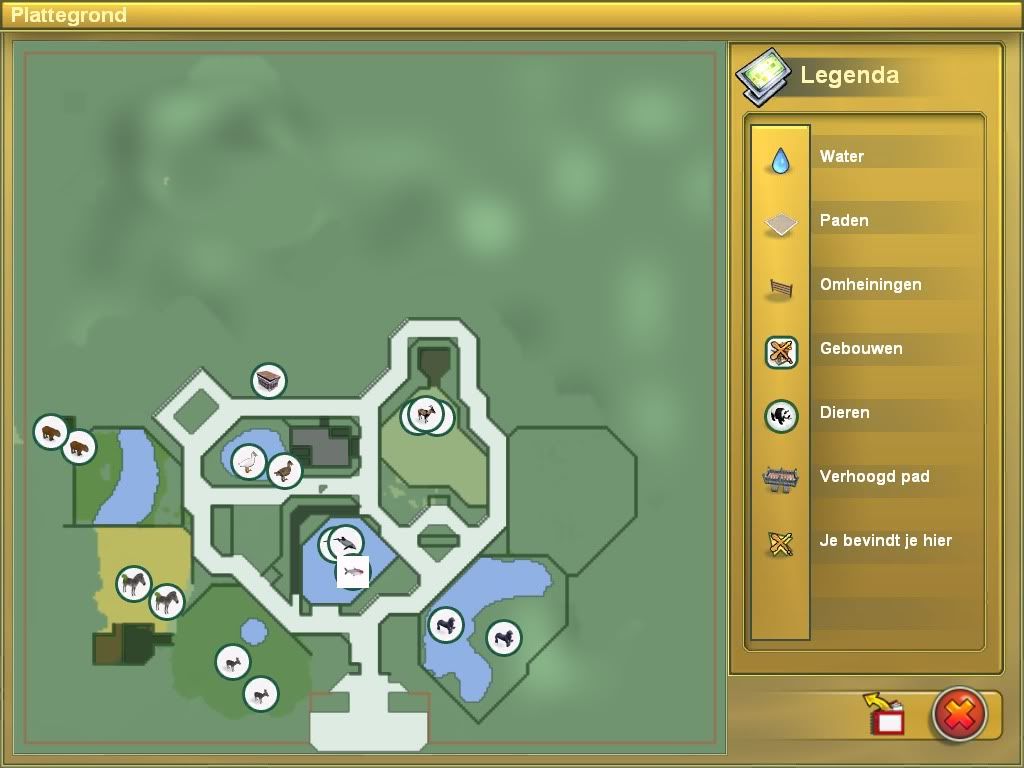1024x768 pixels.
Task: Toggle the Gebouwen buildings filter
Action: tap(780, 351)
